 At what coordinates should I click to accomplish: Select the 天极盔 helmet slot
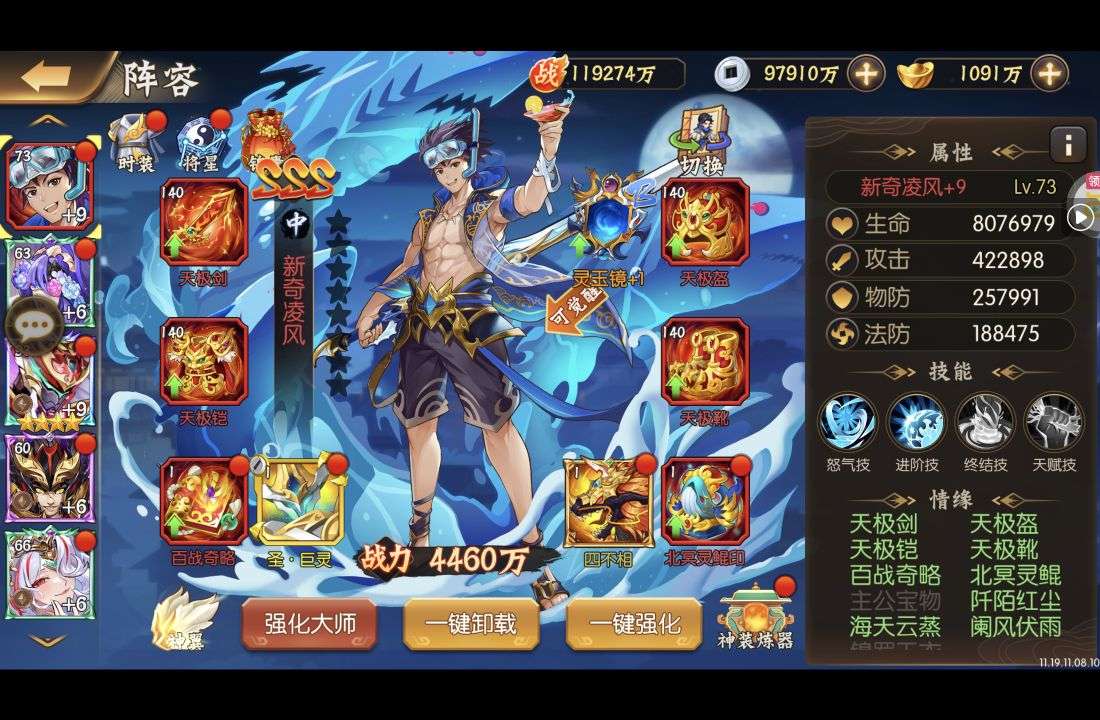[x=705, y=224]
